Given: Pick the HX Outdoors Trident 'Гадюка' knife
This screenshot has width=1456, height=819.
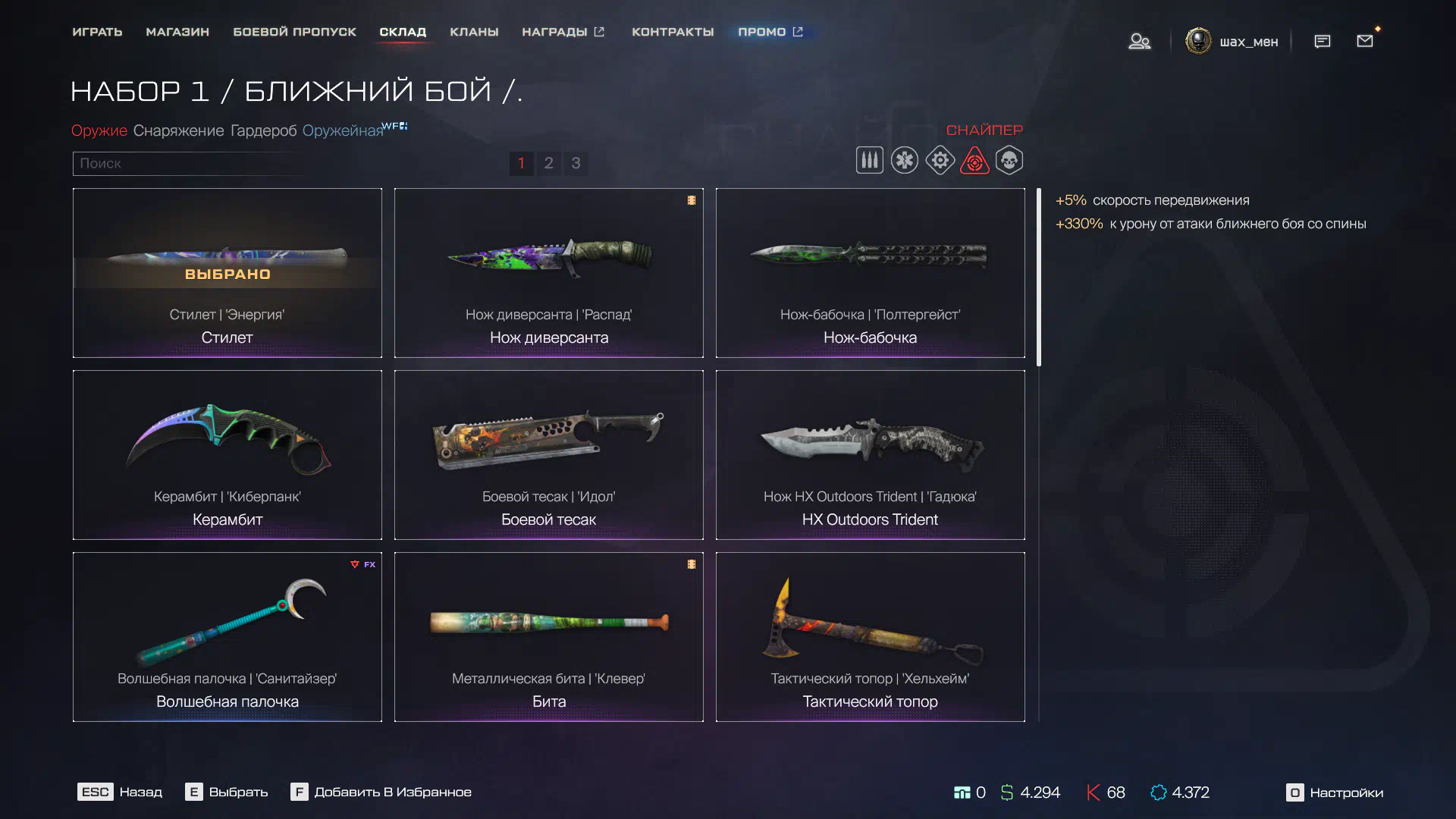Looking at the screenshot, I should [870, 455].
